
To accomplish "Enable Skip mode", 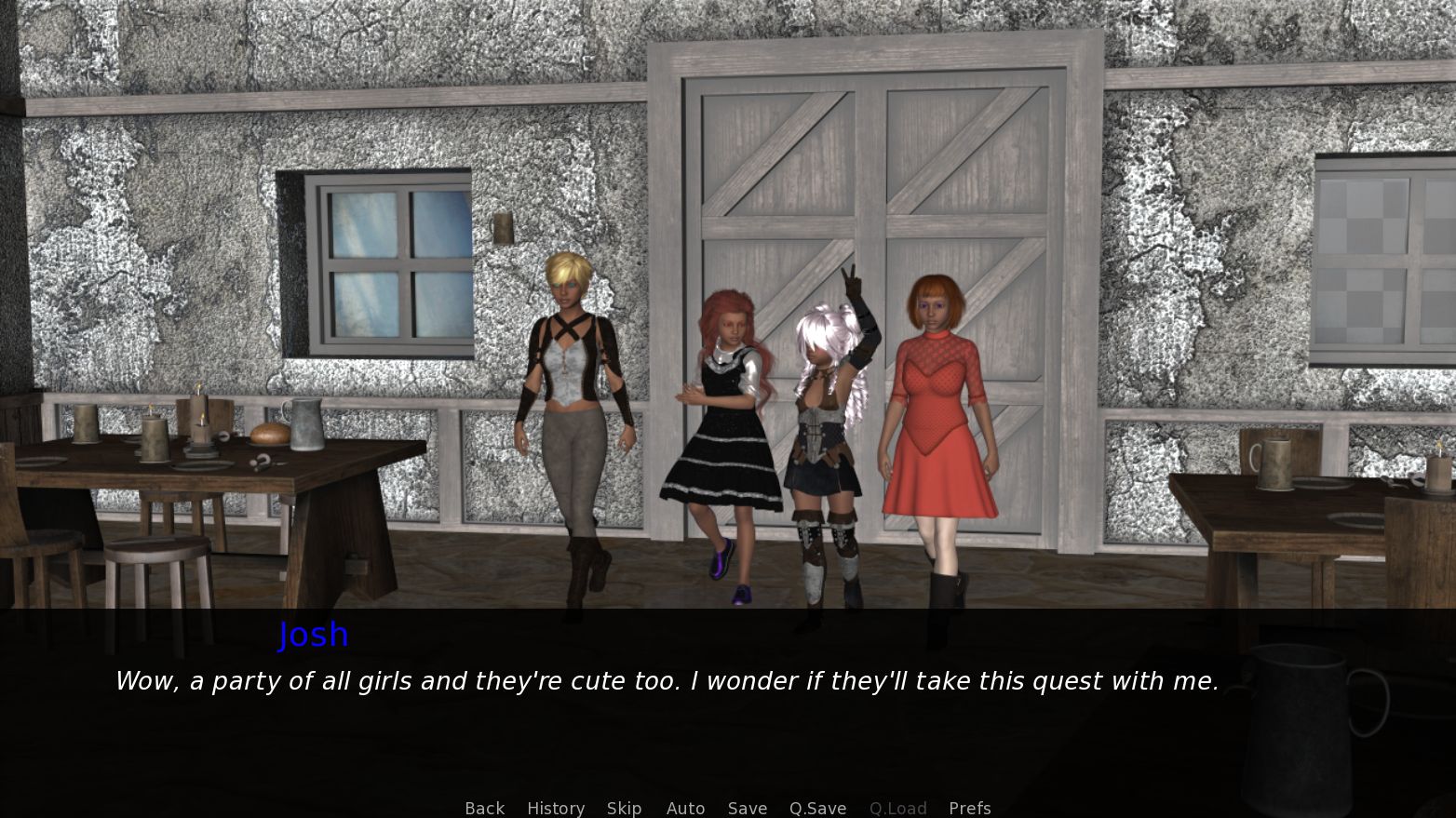I will pyautogui.click(x=625, y=808).
